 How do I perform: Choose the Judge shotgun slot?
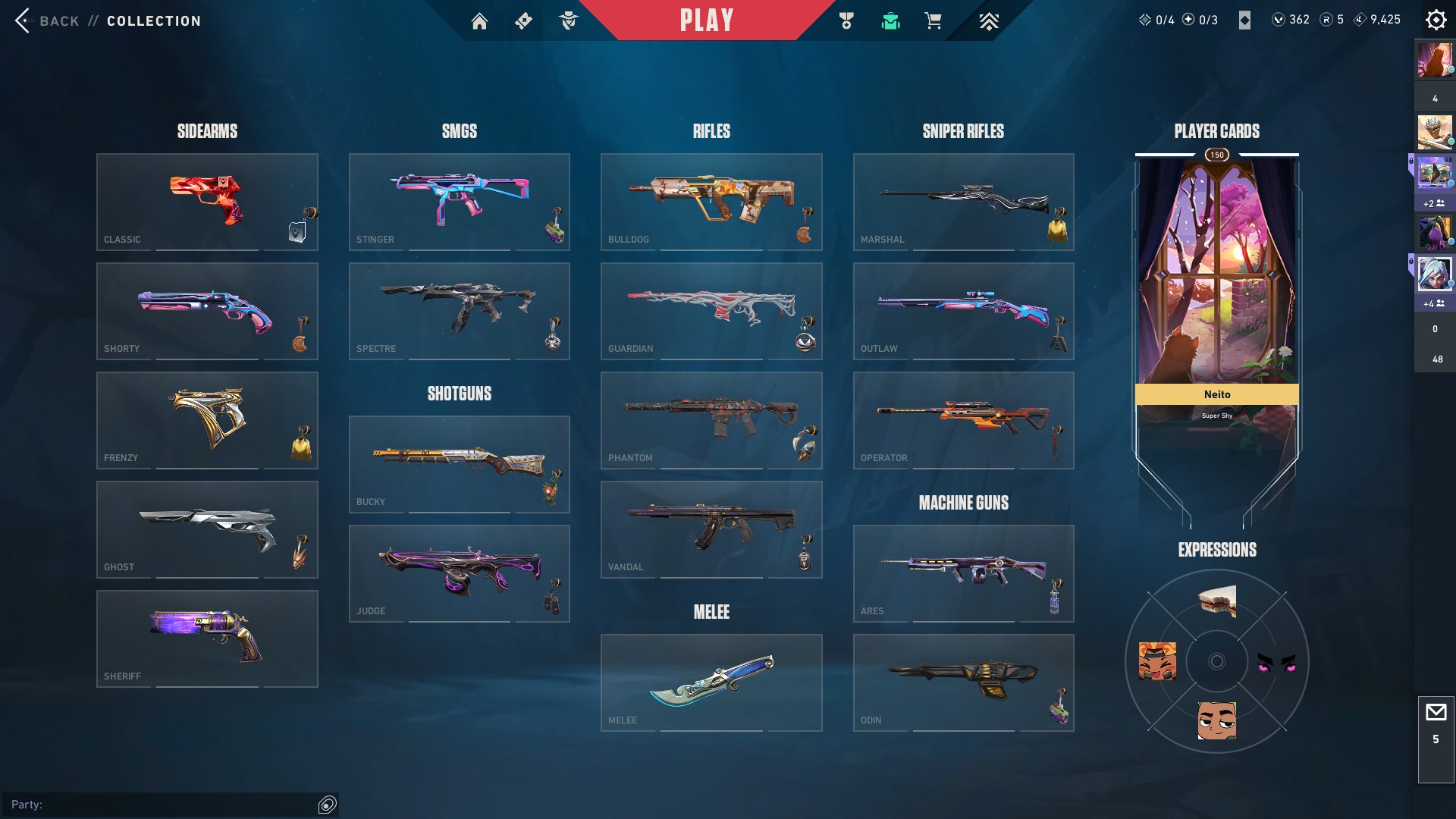click(x=459, y=573)
